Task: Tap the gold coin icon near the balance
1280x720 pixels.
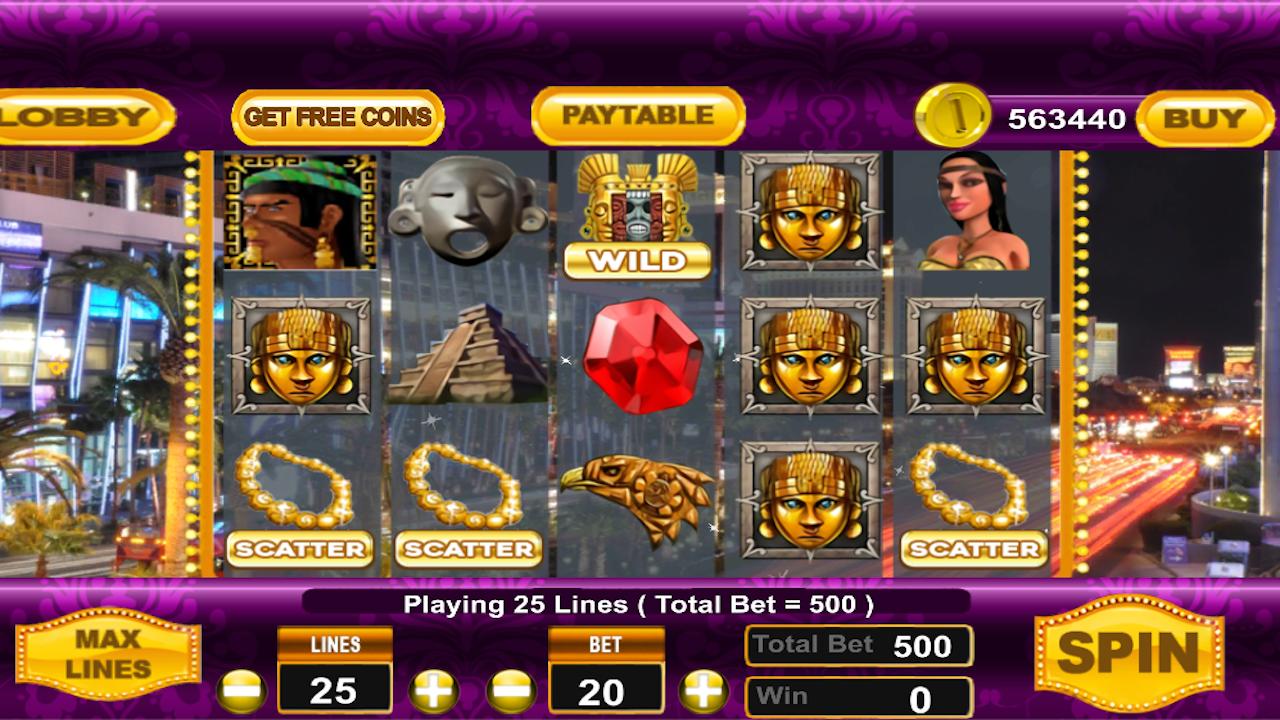Action: click(x=955, y=117)
